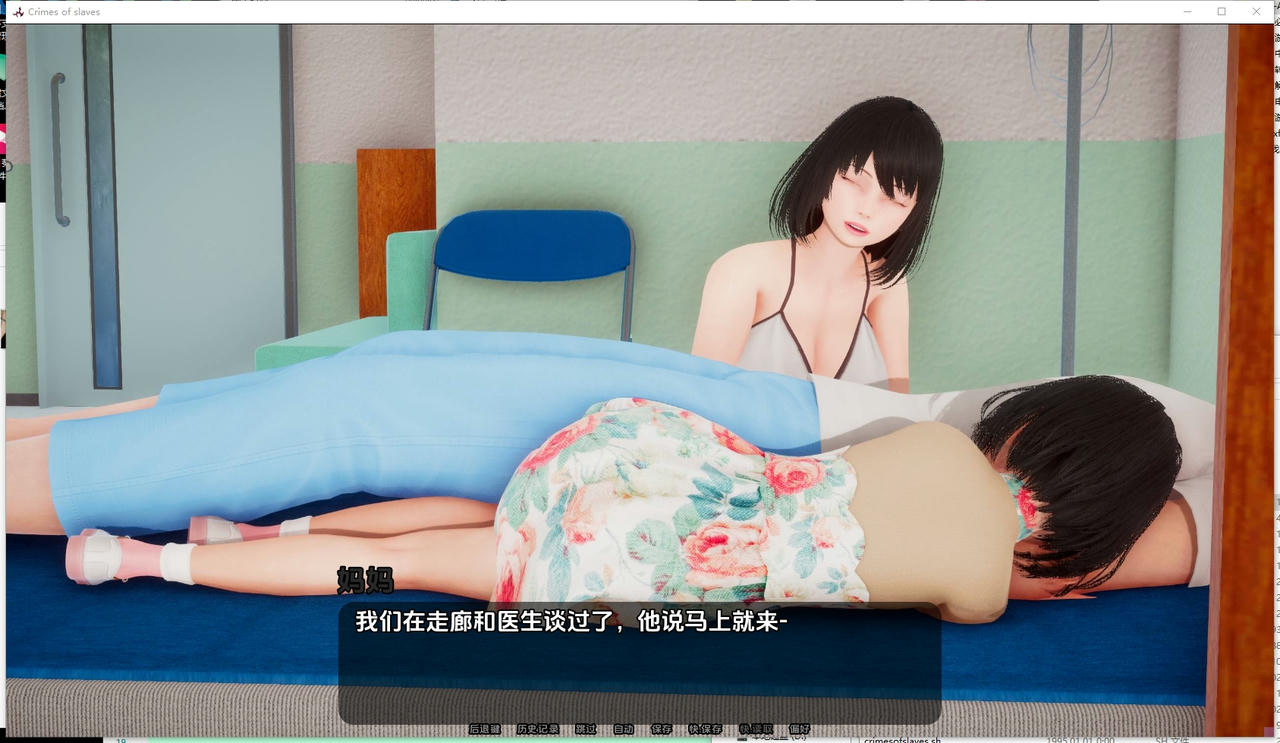Enable 自动 auto-read mode
Image resolution: width=1280 pixels, height=743 pixels.
(x=624, y=729)
